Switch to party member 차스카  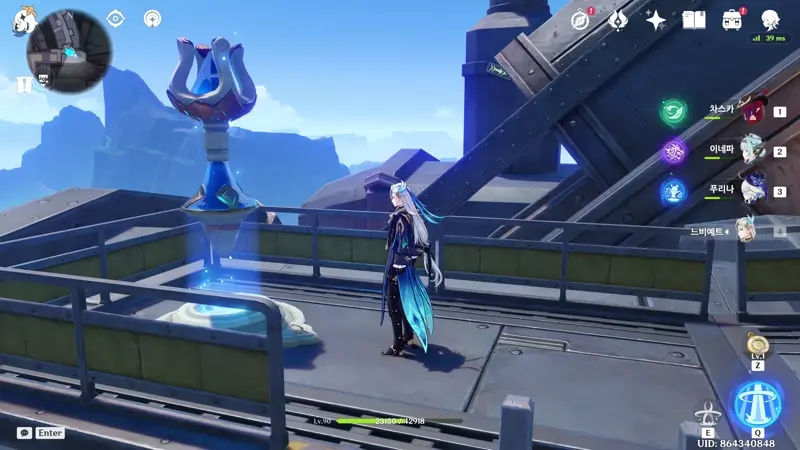click(752, 112)
